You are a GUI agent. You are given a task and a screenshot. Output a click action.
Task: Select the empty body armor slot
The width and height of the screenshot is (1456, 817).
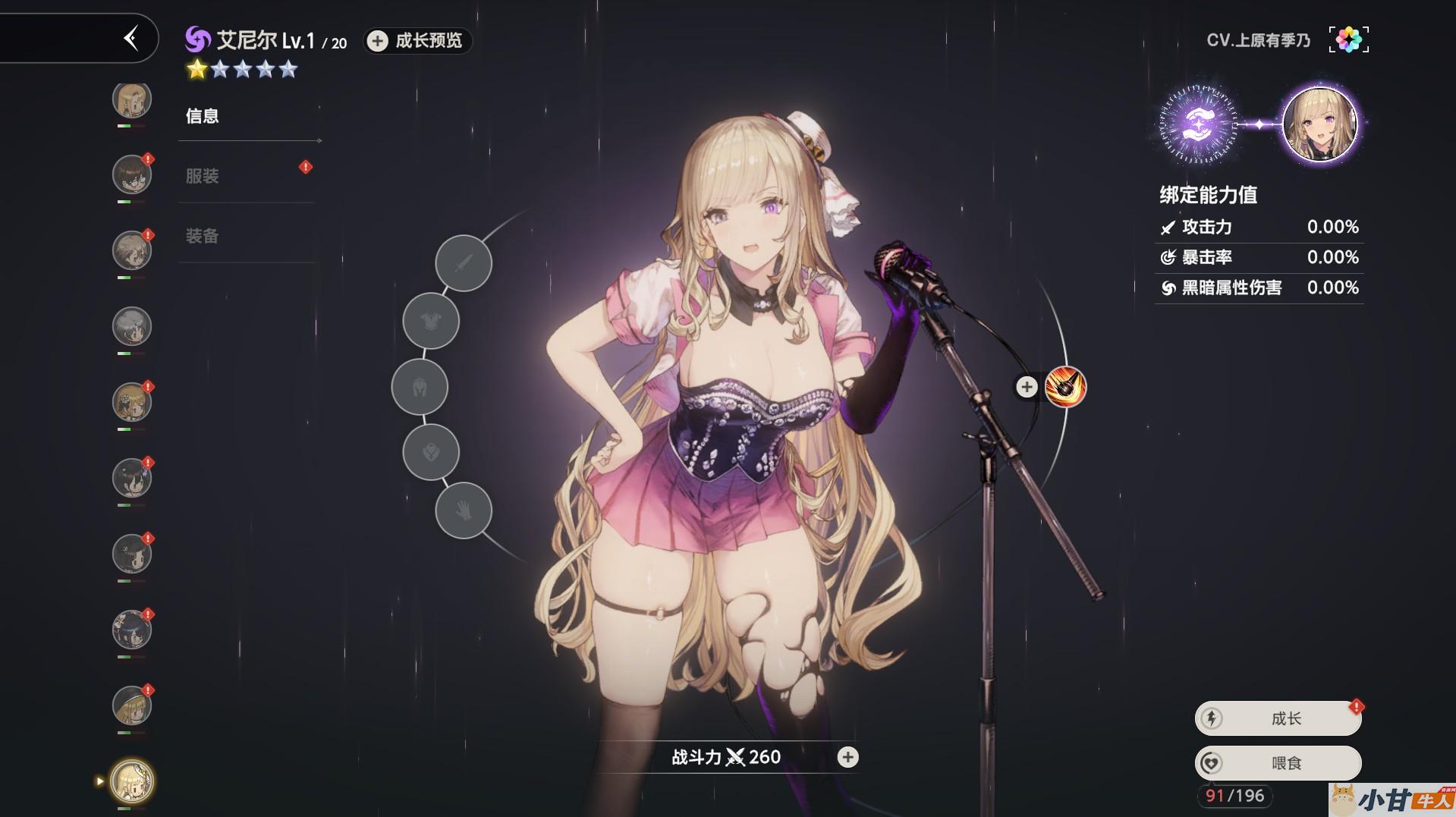pyautogui.click(x=431, y=321)
